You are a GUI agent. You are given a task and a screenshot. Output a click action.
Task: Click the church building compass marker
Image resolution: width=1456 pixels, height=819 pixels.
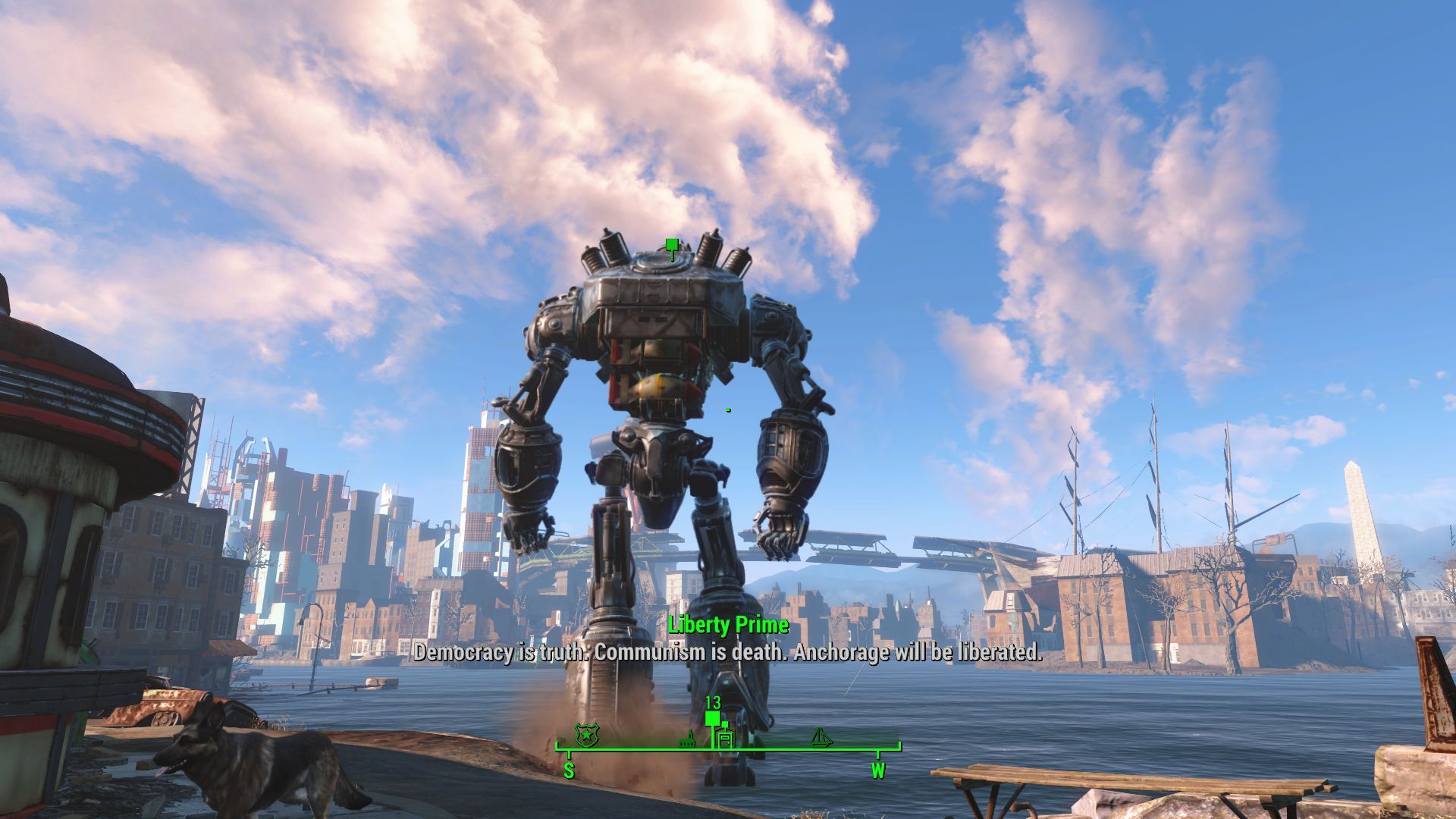coord(689,738)
